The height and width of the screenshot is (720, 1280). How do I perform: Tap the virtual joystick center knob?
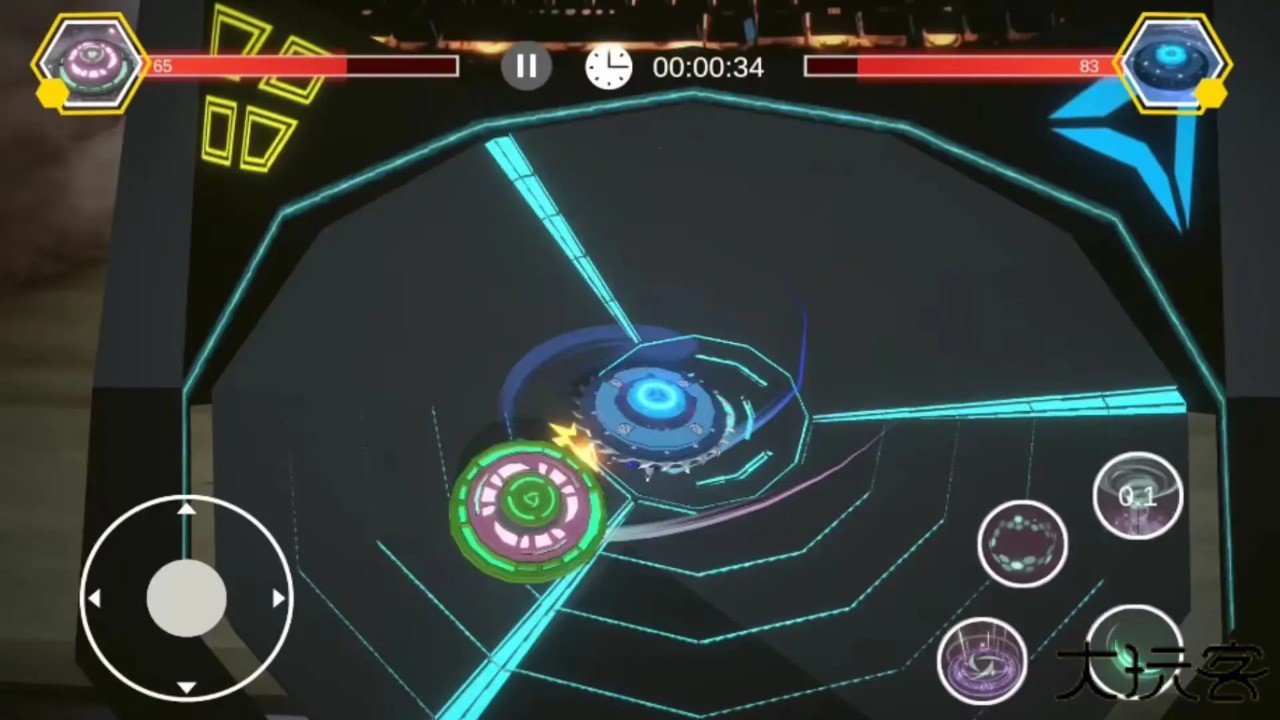[186, 598]
